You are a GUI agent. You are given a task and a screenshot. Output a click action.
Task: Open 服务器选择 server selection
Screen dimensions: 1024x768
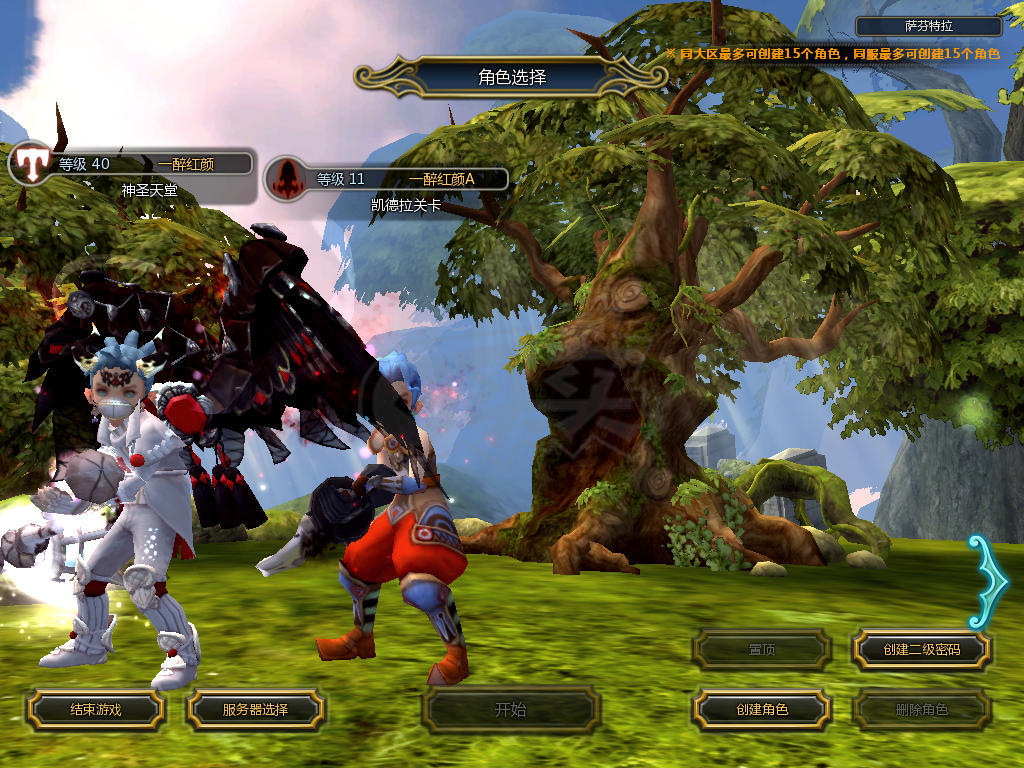click(255, 710)
